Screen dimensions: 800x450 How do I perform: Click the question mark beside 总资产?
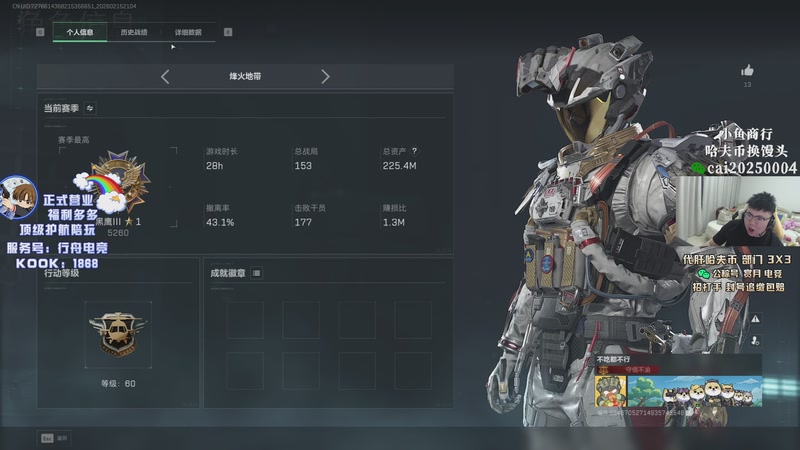click(x=414, y=151)
